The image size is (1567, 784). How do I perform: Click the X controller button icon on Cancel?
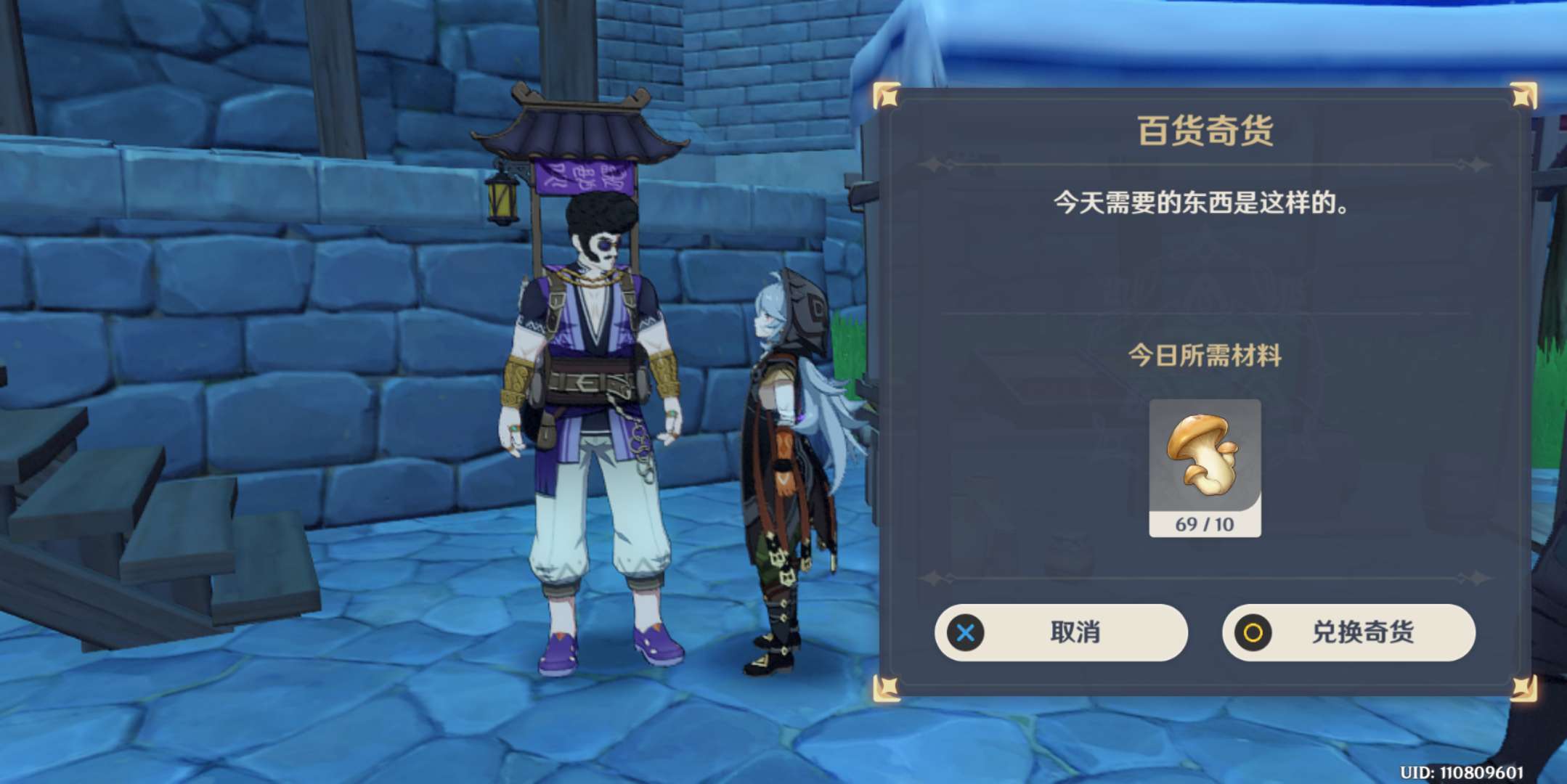(966, 633)
